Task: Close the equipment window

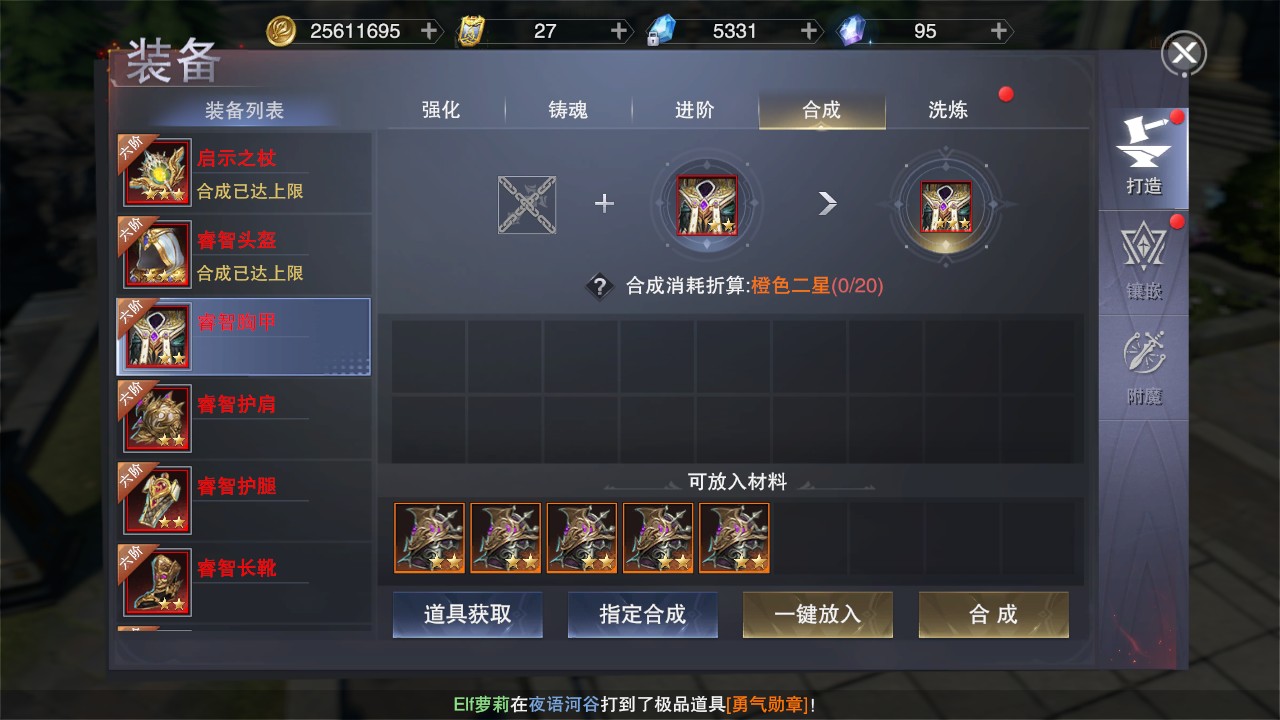Action: (x=1183, y=54)
